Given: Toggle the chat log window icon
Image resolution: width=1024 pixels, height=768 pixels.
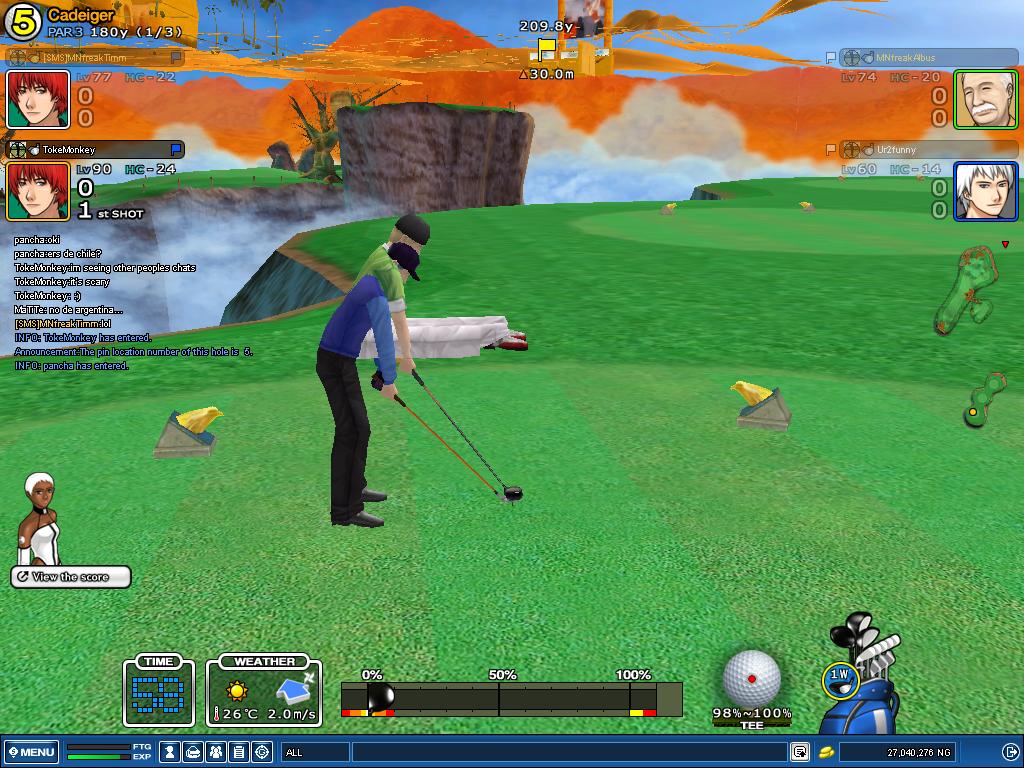Looking at the screenshot, I should [x=800, y=752].
